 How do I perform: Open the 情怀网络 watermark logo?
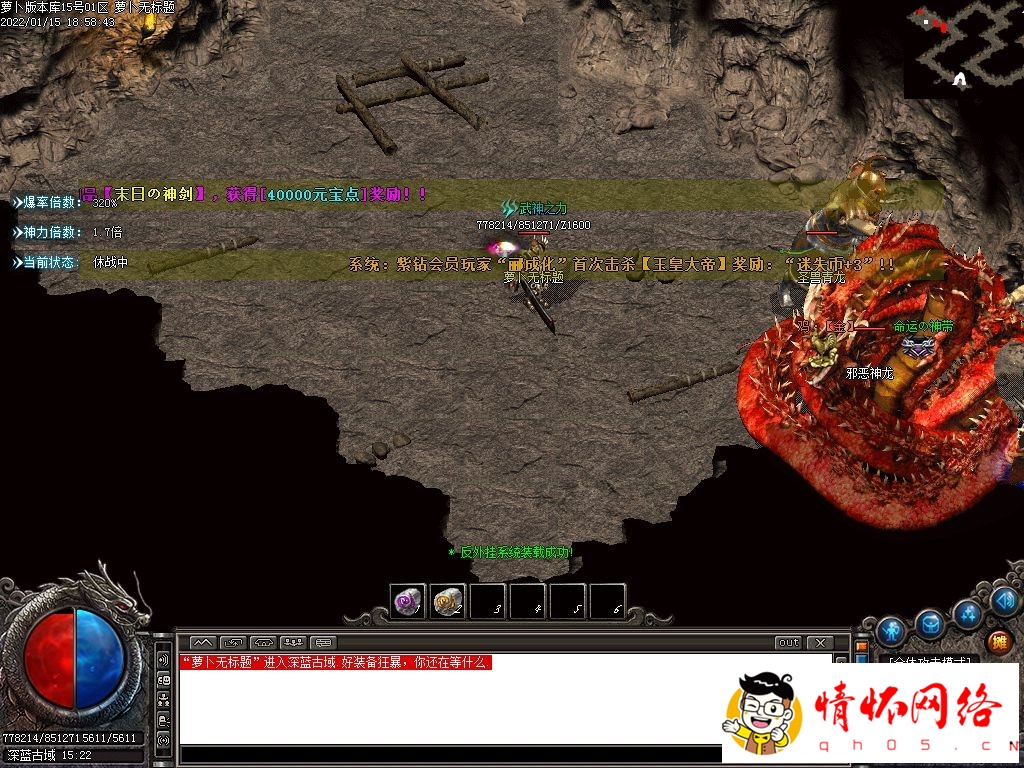coord(872,712)
